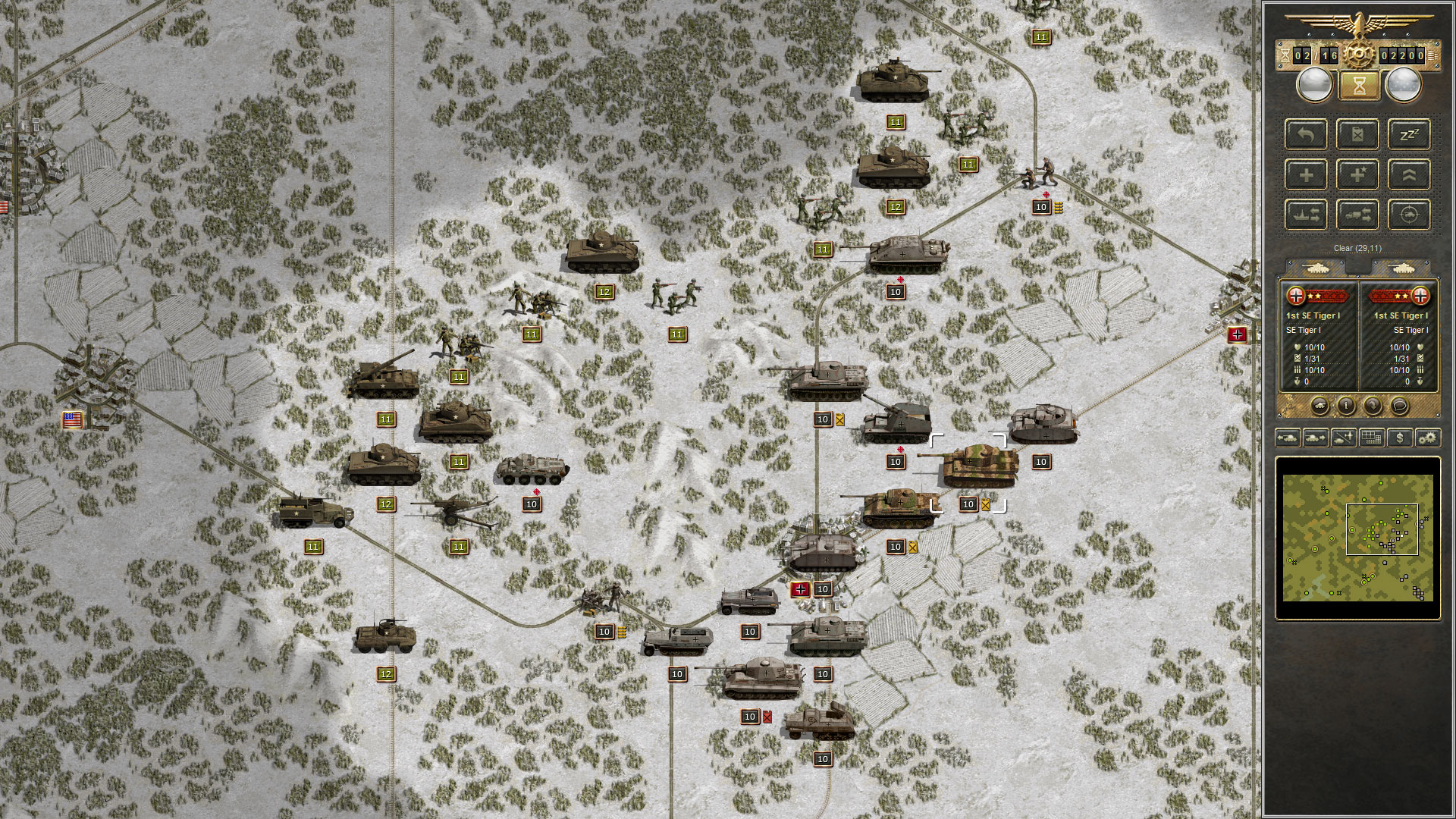Image resolution: width=1456 pixels, height=819 pixels.
Task: End the current turn with the hourglass button
Action: [x=1359, y=86]
